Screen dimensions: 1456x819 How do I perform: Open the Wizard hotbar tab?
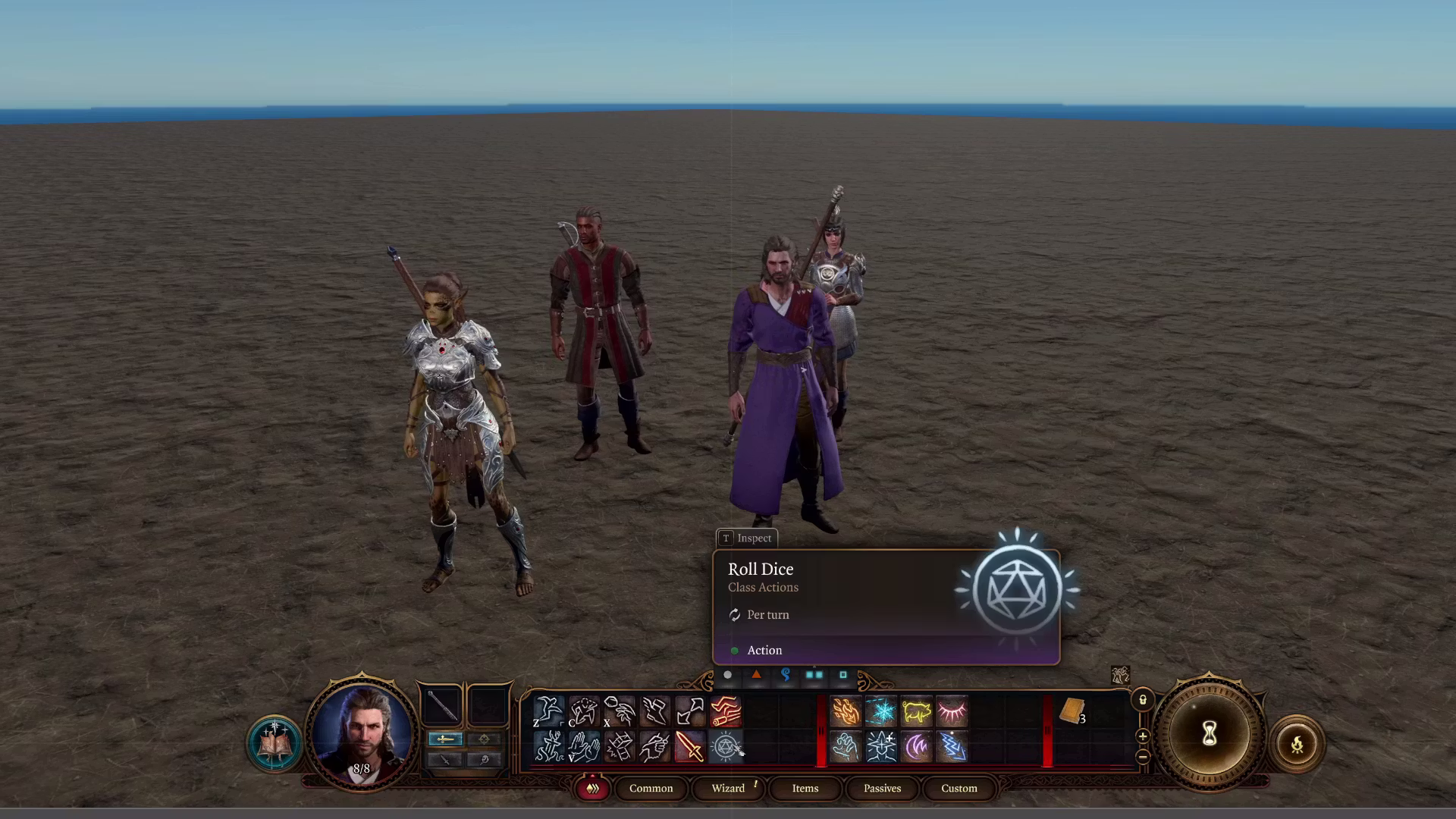[728, 789]
